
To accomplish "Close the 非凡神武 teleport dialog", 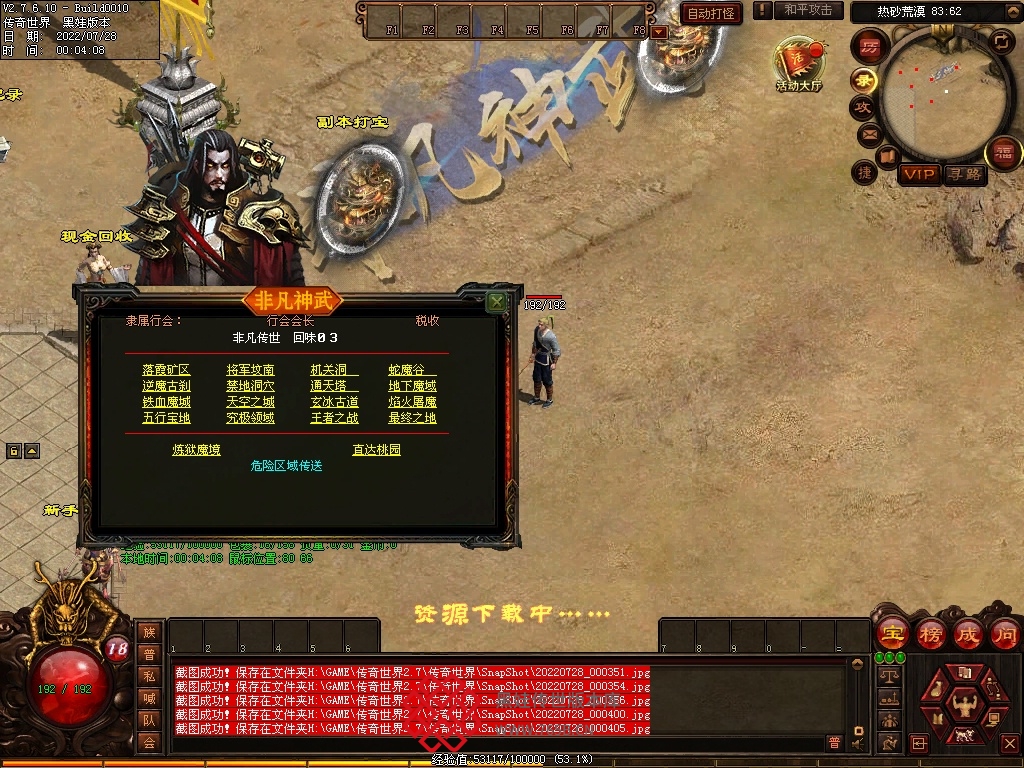I will click(x=496, y=301).
